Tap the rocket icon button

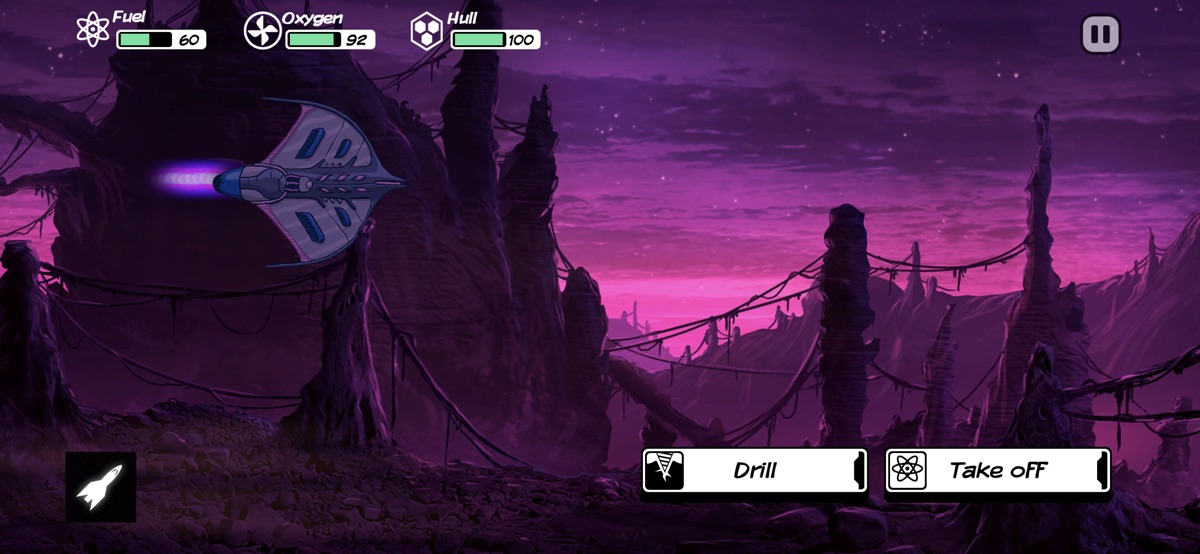[x=100, y=486]
